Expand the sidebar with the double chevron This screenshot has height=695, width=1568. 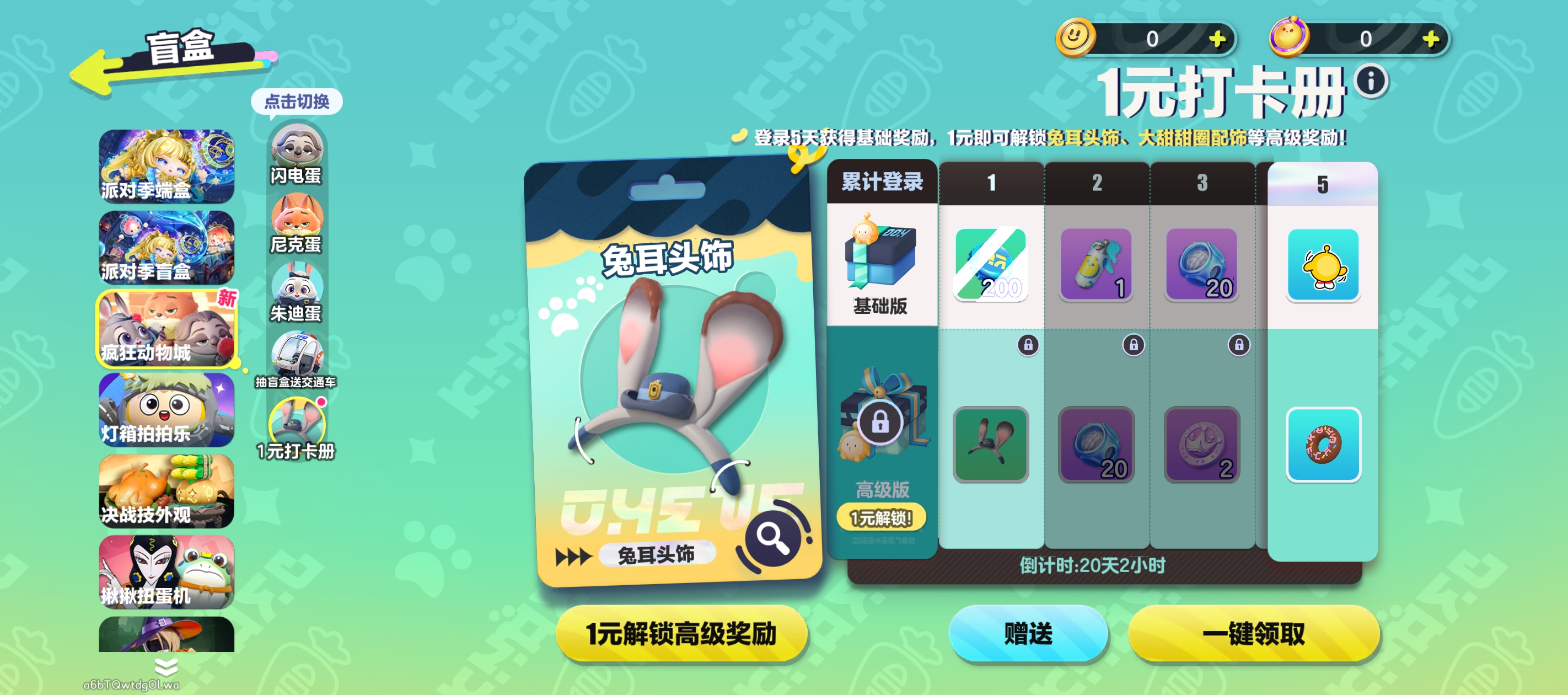tap(165, 667)
